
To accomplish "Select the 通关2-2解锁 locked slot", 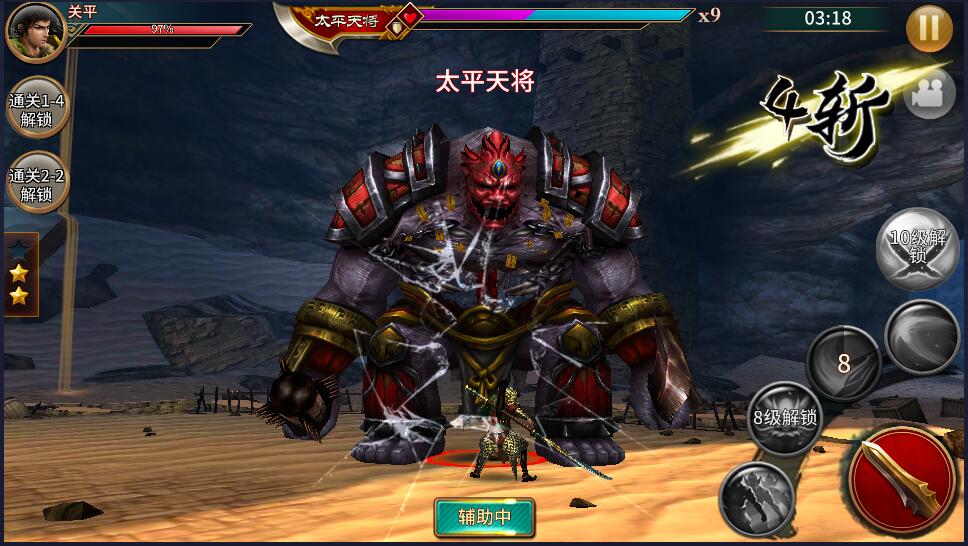I will point(37,184).
